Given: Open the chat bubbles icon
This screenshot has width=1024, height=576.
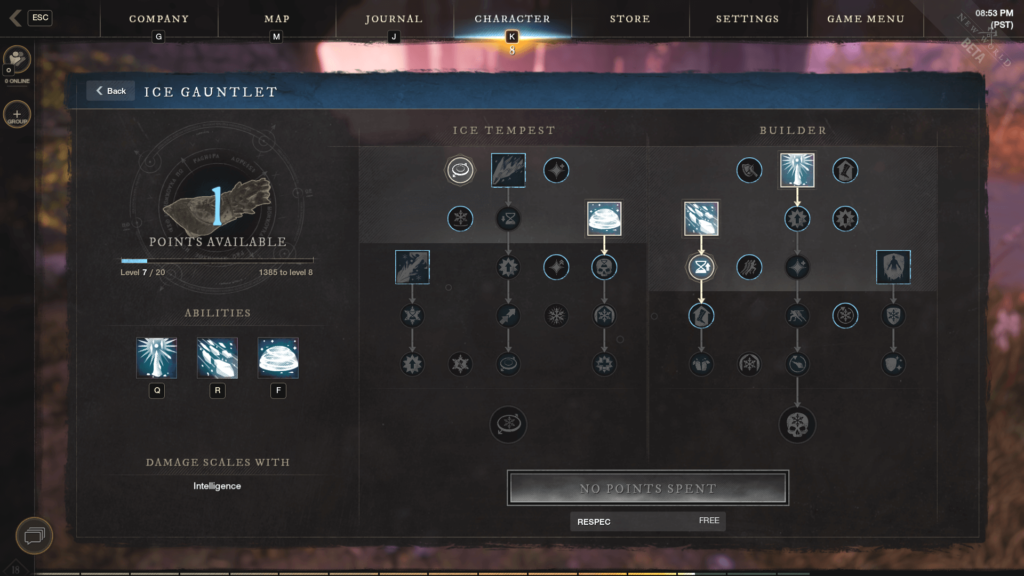Looking at the screenshot, I should point(33,536).
